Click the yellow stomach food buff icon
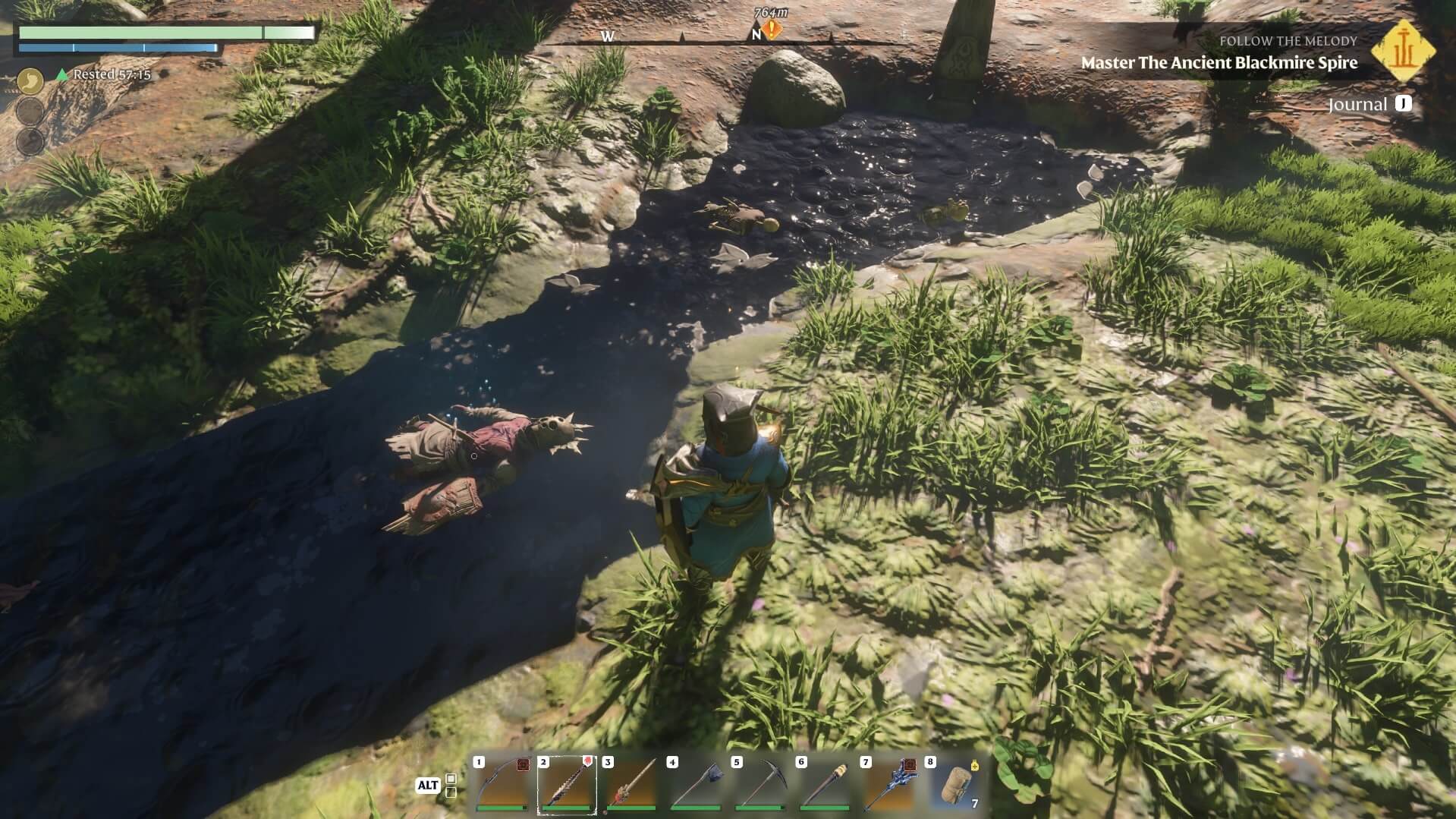 [x=30, y=80]
